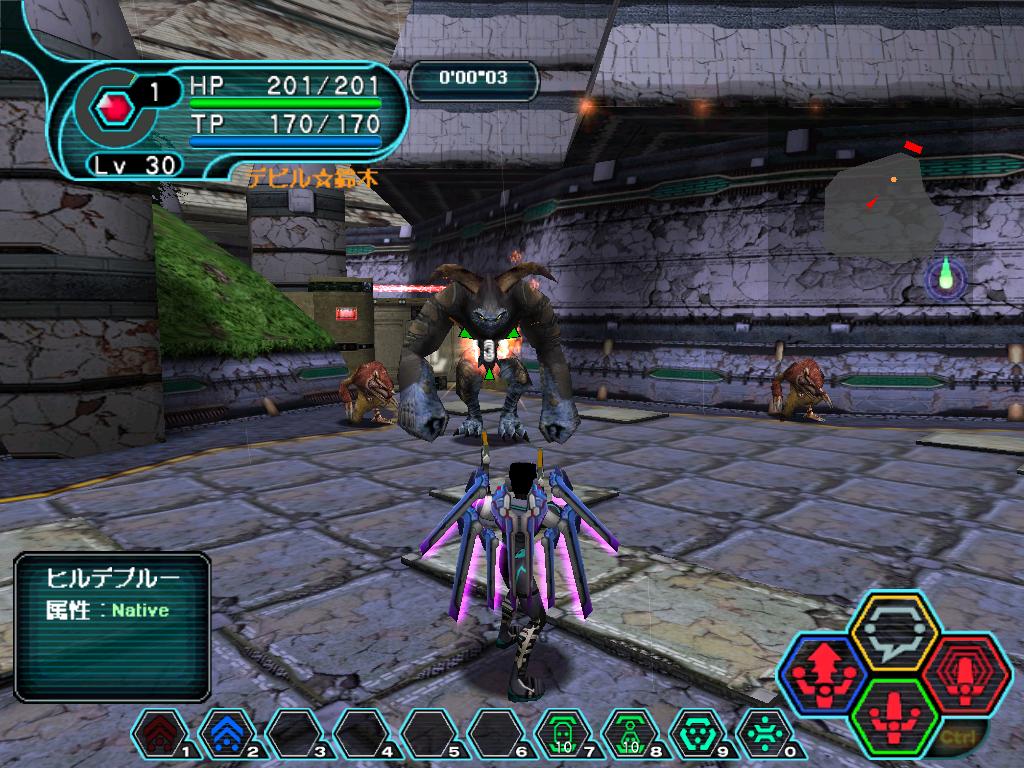1024x768 pixels.
Task: Activate the red chevron technique in slot 1
Action: tap(160, 736)
